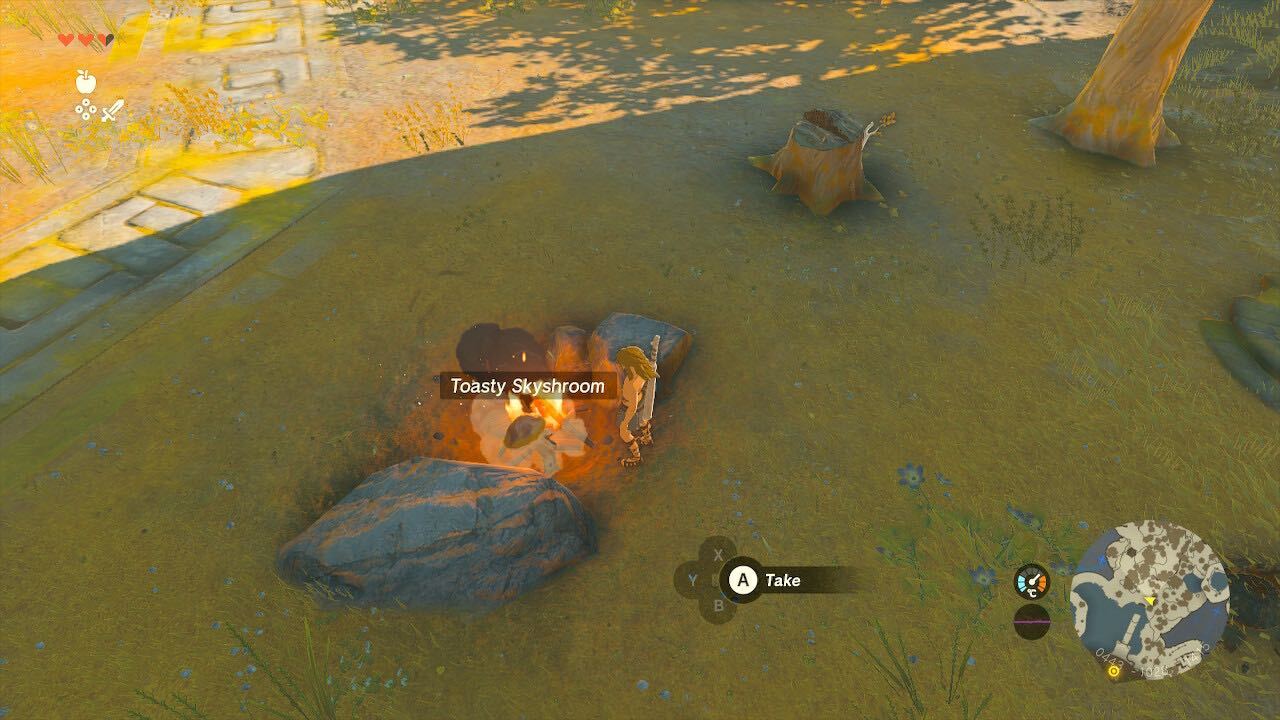Toggle the half-empty third heart

tap(105, 38)
